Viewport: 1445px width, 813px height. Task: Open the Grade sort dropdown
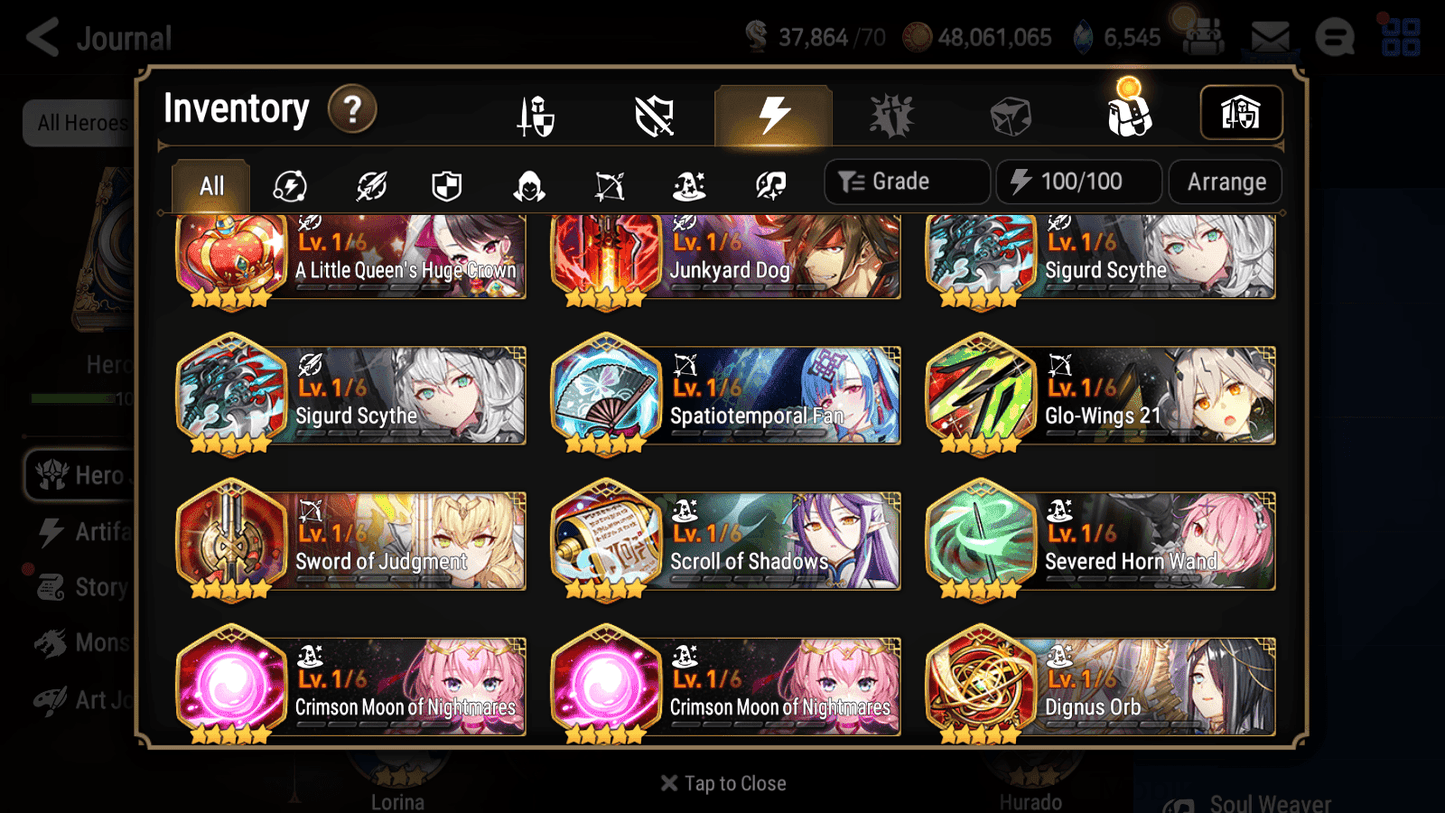pos(906,181)
